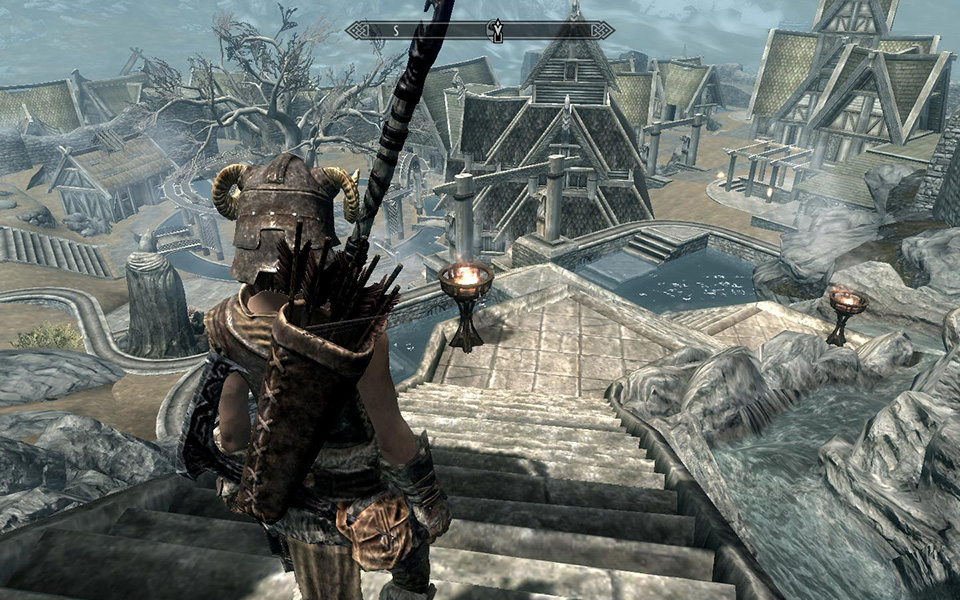Select the S heading on the compass bar
The image size is (960, 600).
pyautogui.click(x=395, y=30)
